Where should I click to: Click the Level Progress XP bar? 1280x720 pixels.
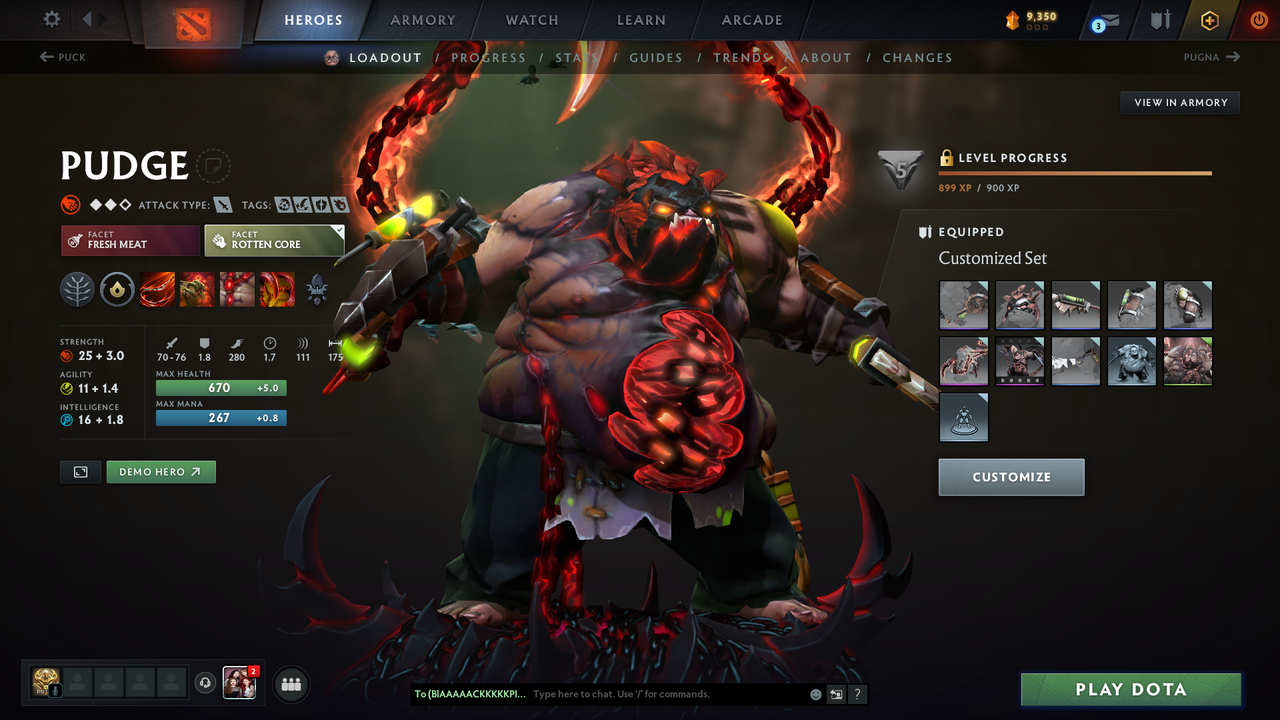click(1075, 172)
